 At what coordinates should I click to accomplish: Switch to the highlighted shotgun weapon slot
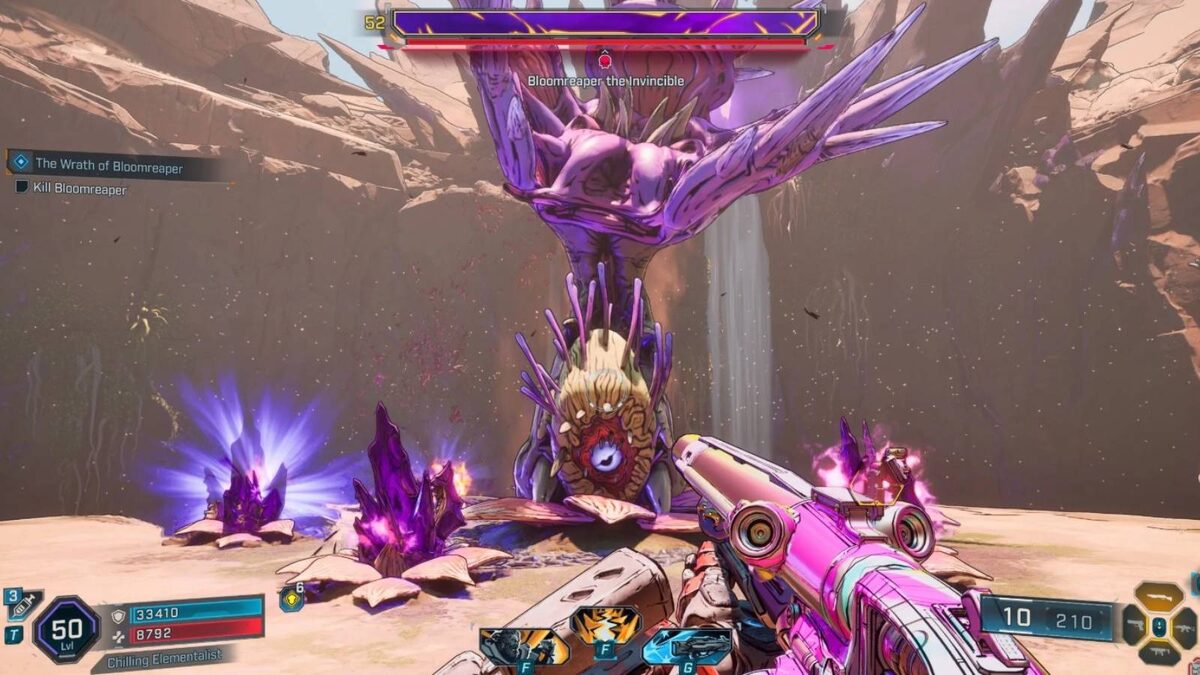(x=1159, y=597)
